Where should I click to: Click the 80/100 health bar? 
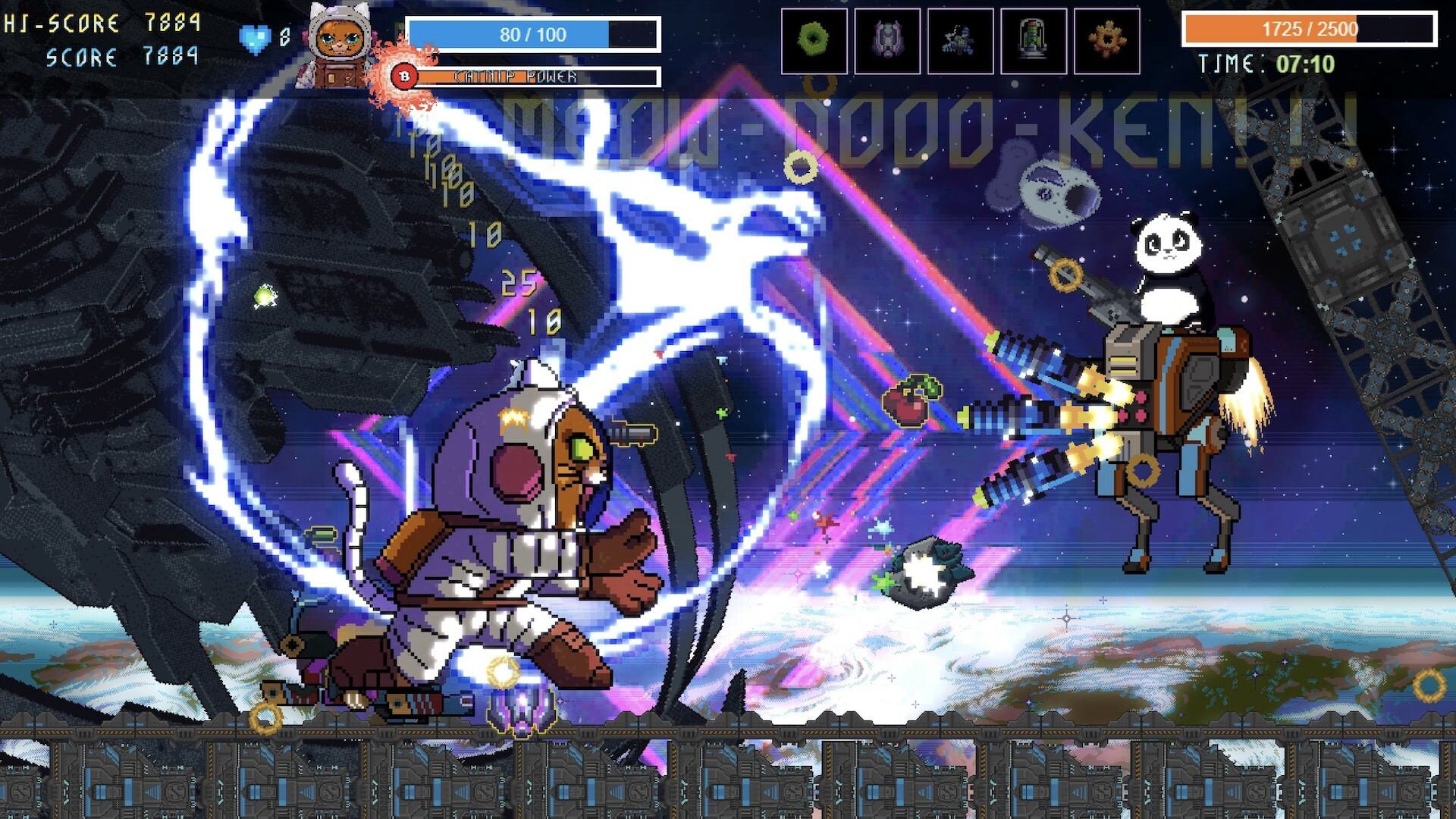531,34
